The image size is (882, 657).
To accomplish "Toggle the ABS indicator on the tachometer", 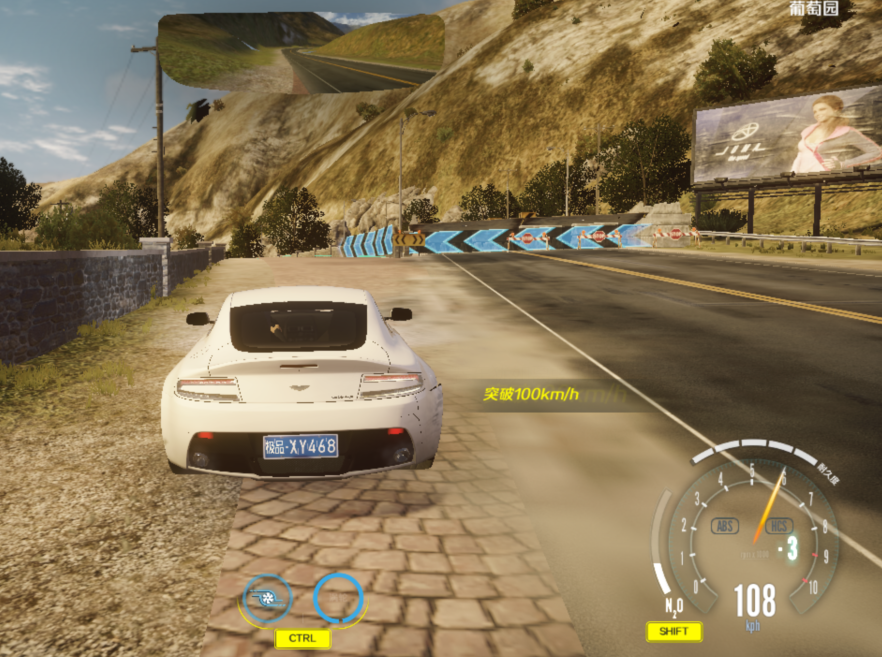I will [x=725, y=525].
